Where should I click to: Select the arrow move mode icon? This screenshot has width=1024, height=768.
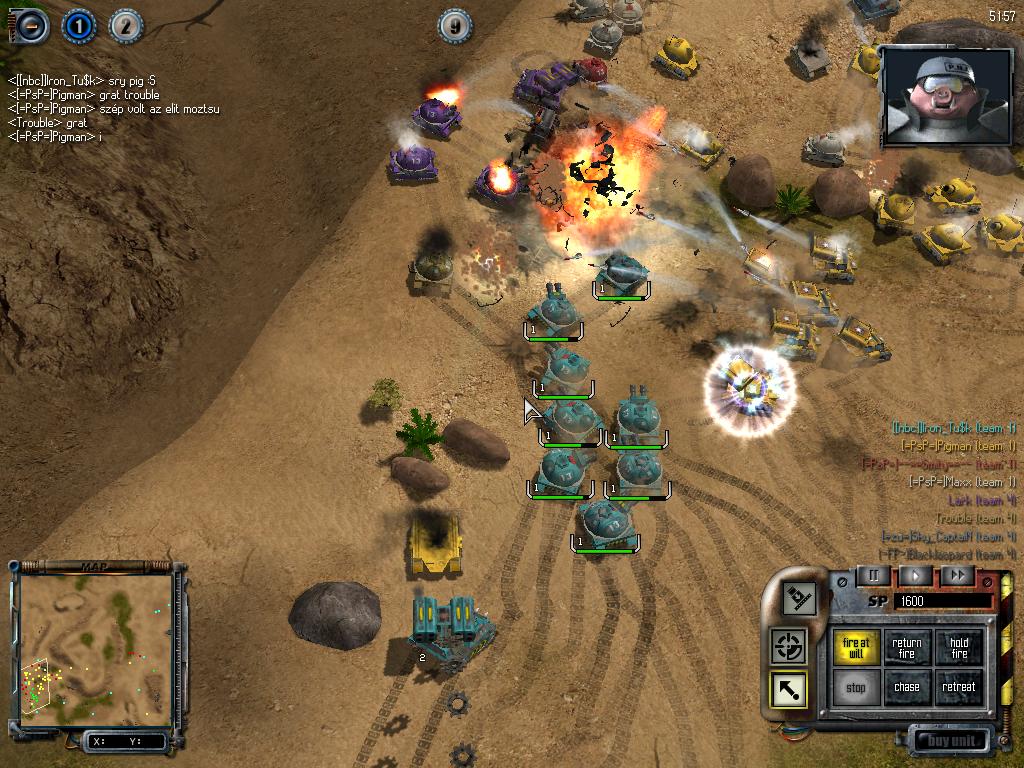(788, 690)
